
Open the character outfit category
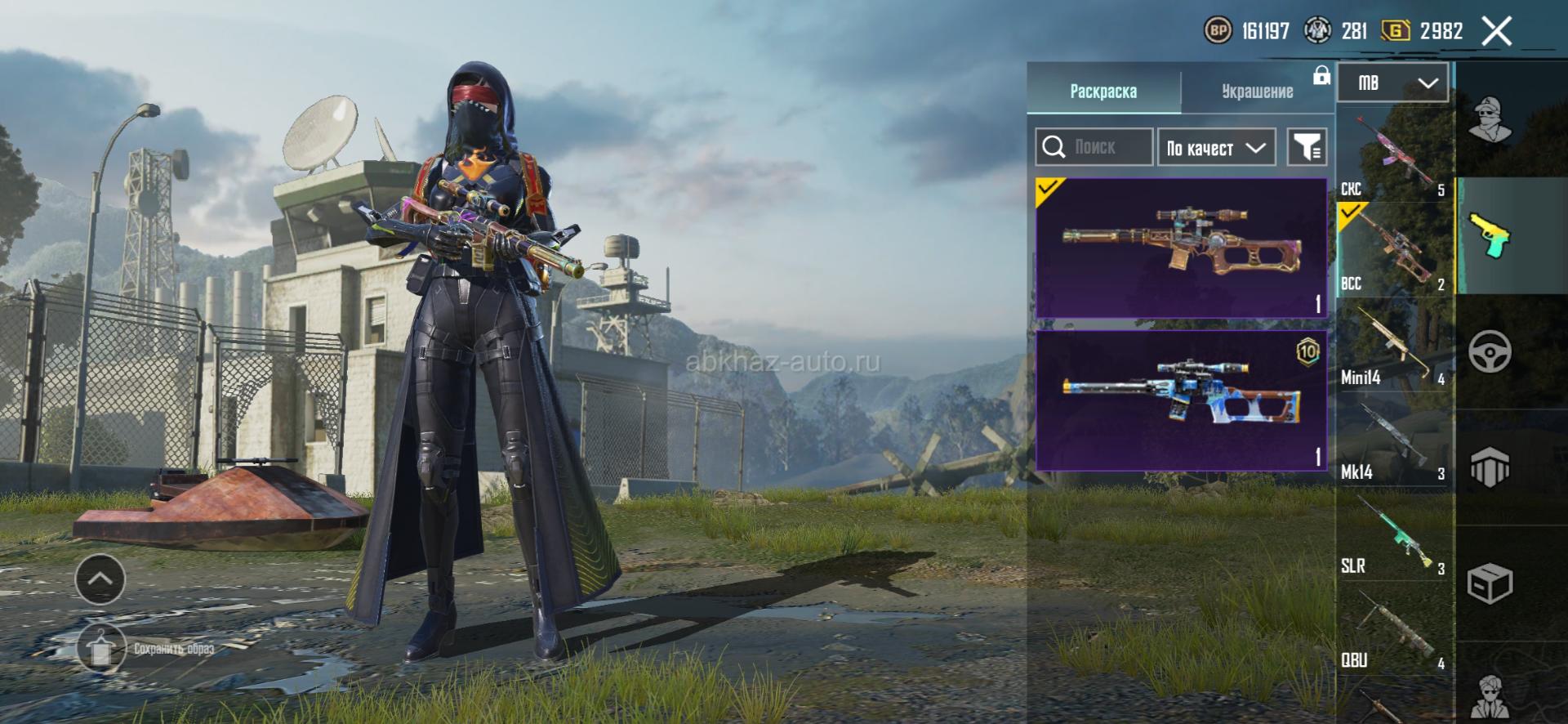[1490, 118]
